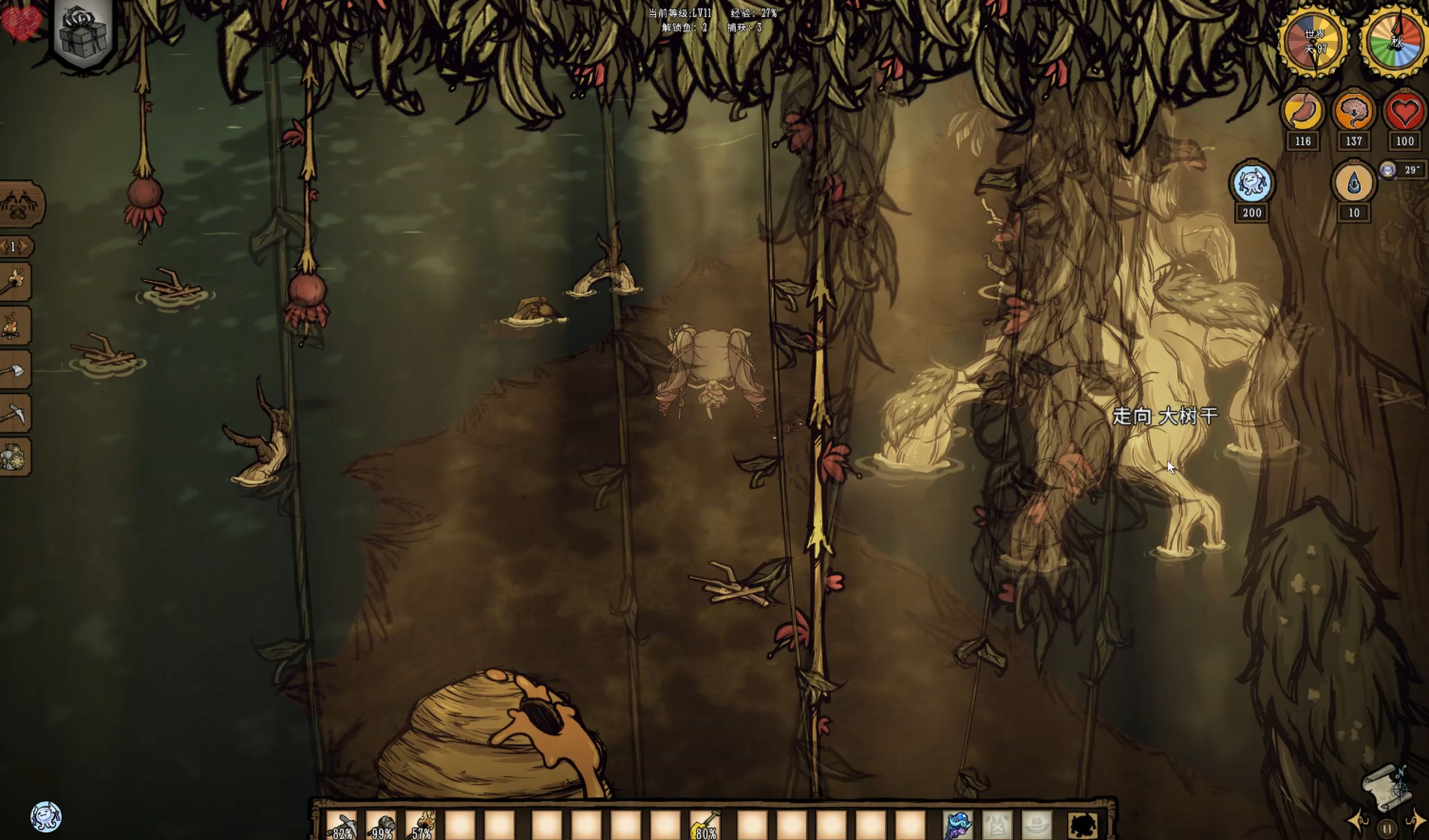The width and height of the screenshot is (1429, 840).
Task: Choose the axe crafting recipe
Action: coord(15,370)
